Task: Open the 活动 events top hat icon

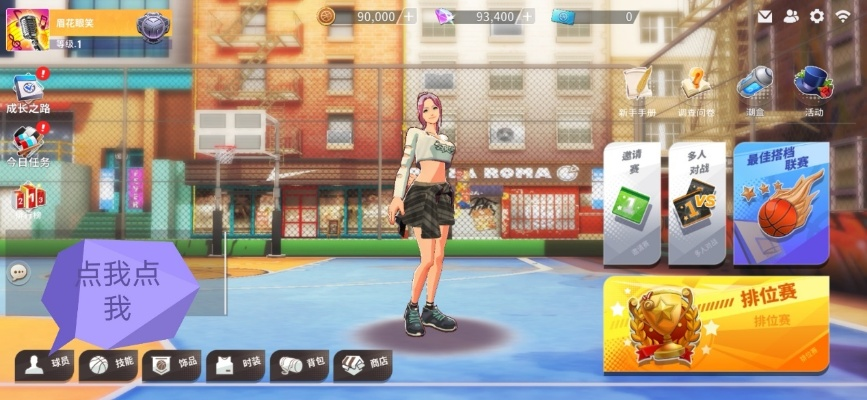Action: coord(813,90)
